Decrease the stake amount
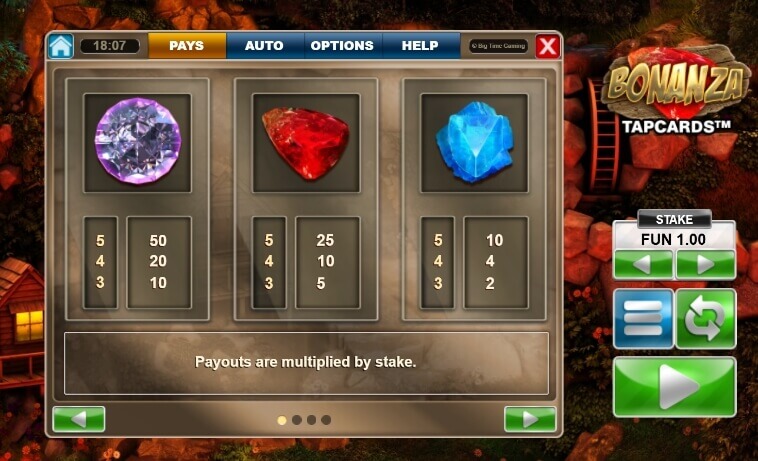This screenshot has height=461, width=758. (x=643, y=265)
